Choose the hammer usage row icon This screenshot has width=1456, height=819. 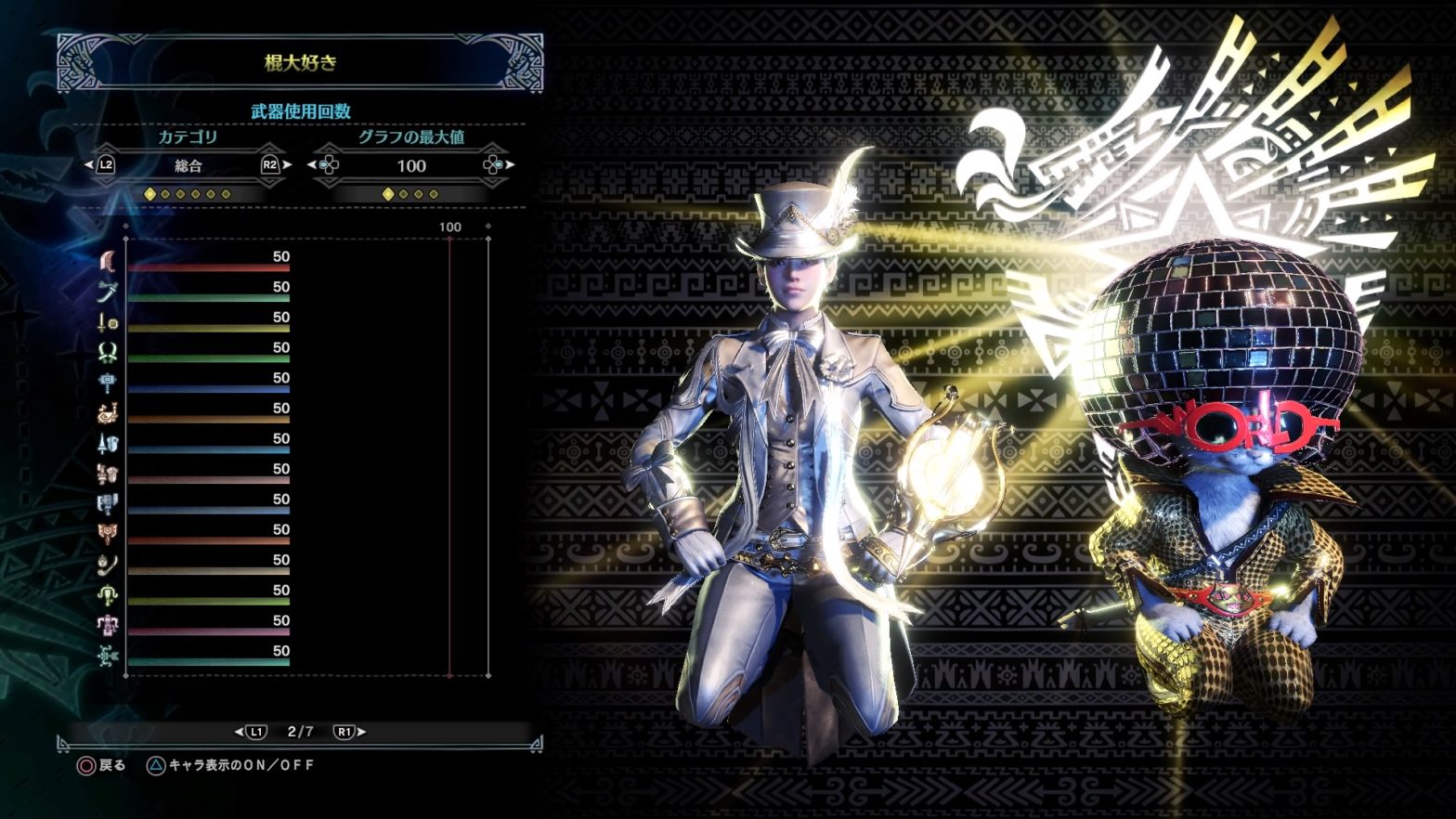coord(108,383)
